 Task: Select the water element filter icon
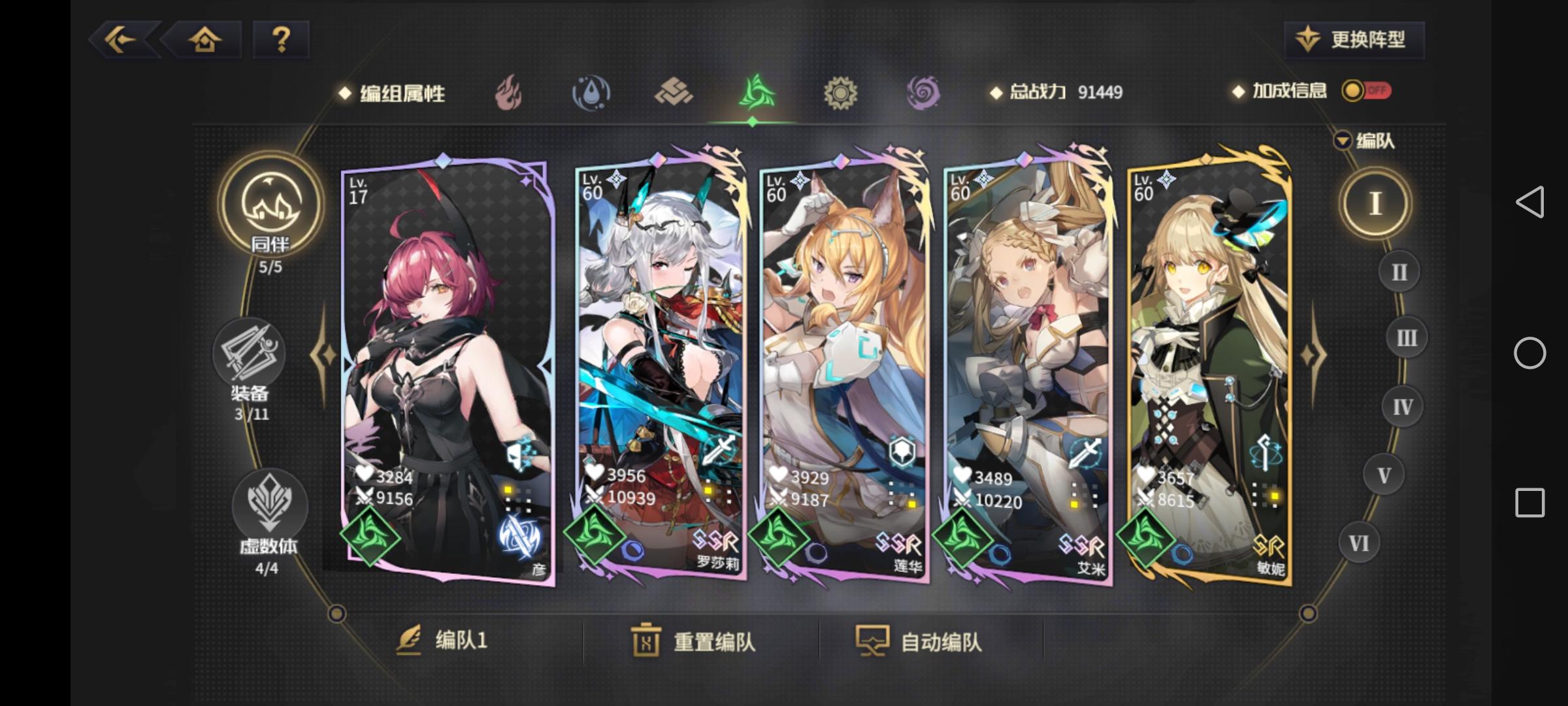click(592, 93)
